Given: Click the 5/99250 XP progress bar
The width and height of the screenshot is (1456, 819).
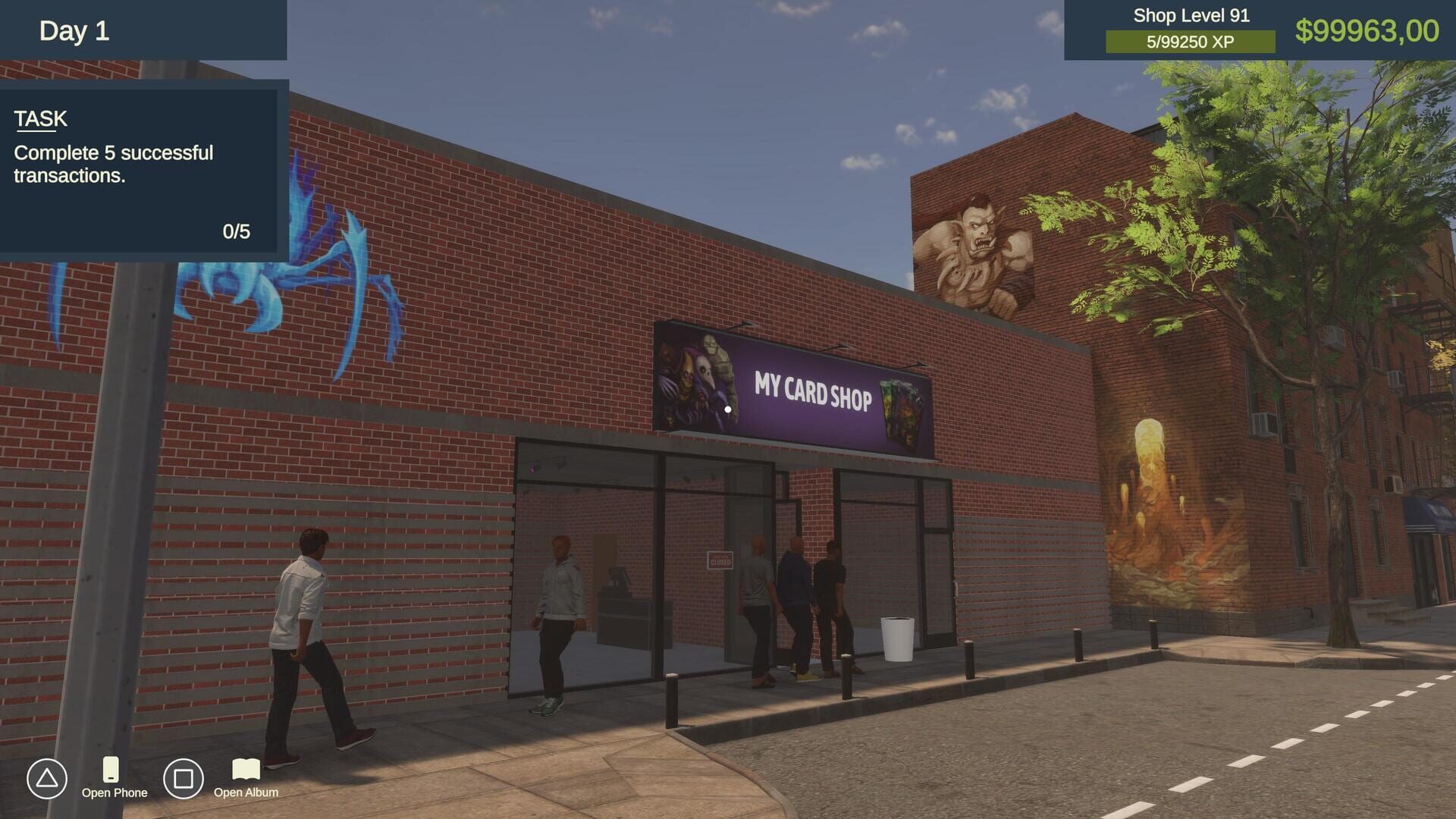Looking at the screenshot, I should pyautogui.click(x=1191, y=42).
